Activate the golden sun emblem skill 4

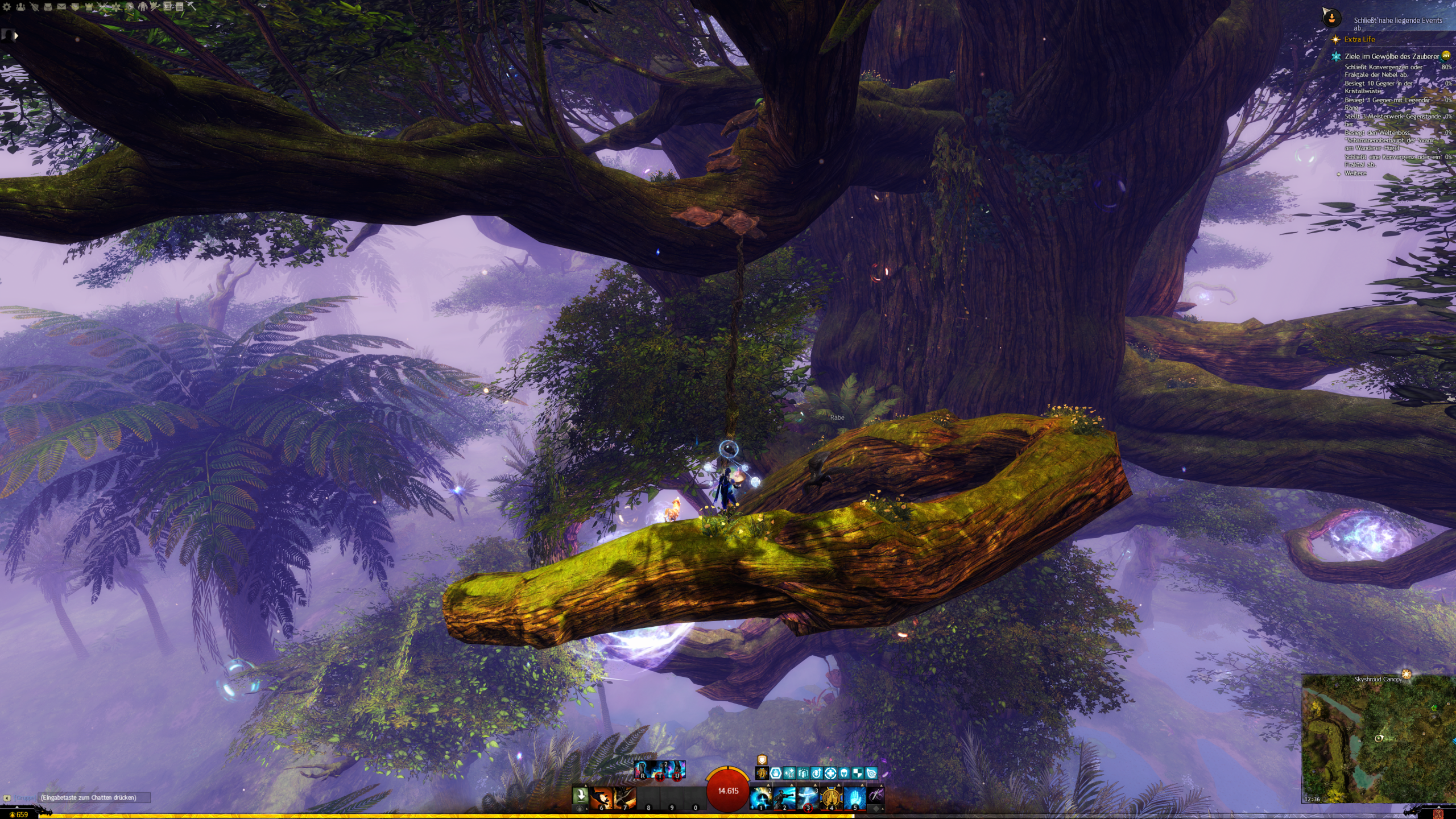pos(831,797)
